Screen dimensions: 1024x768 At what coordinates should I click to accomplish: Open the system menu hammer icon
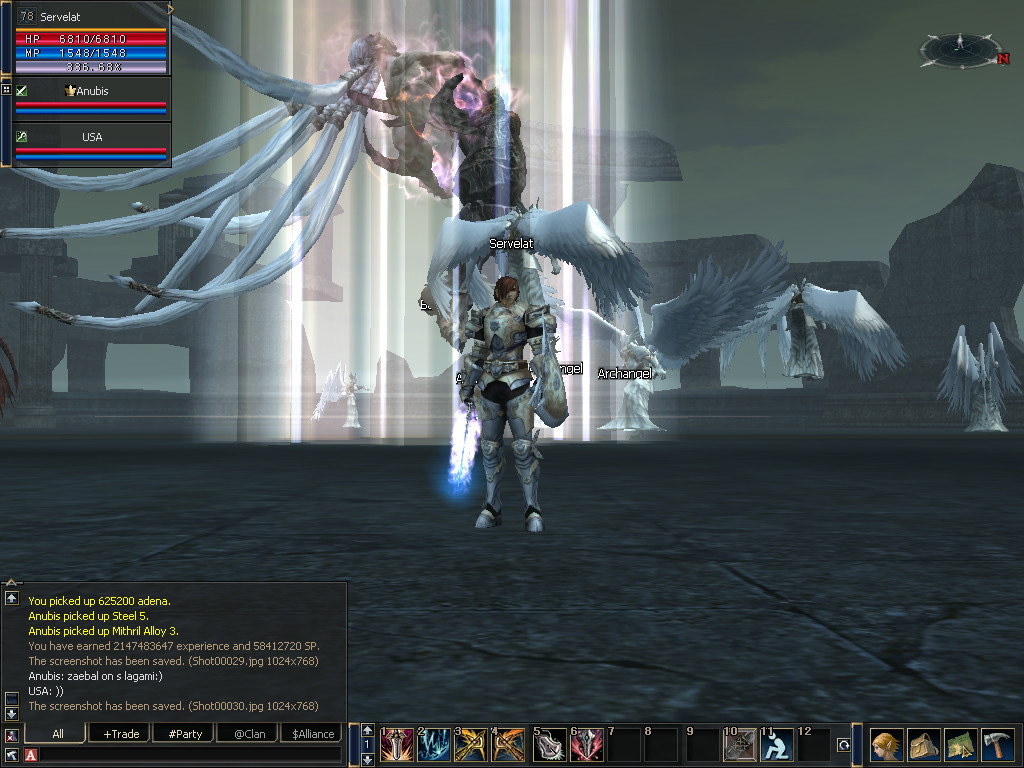point(999,745)
